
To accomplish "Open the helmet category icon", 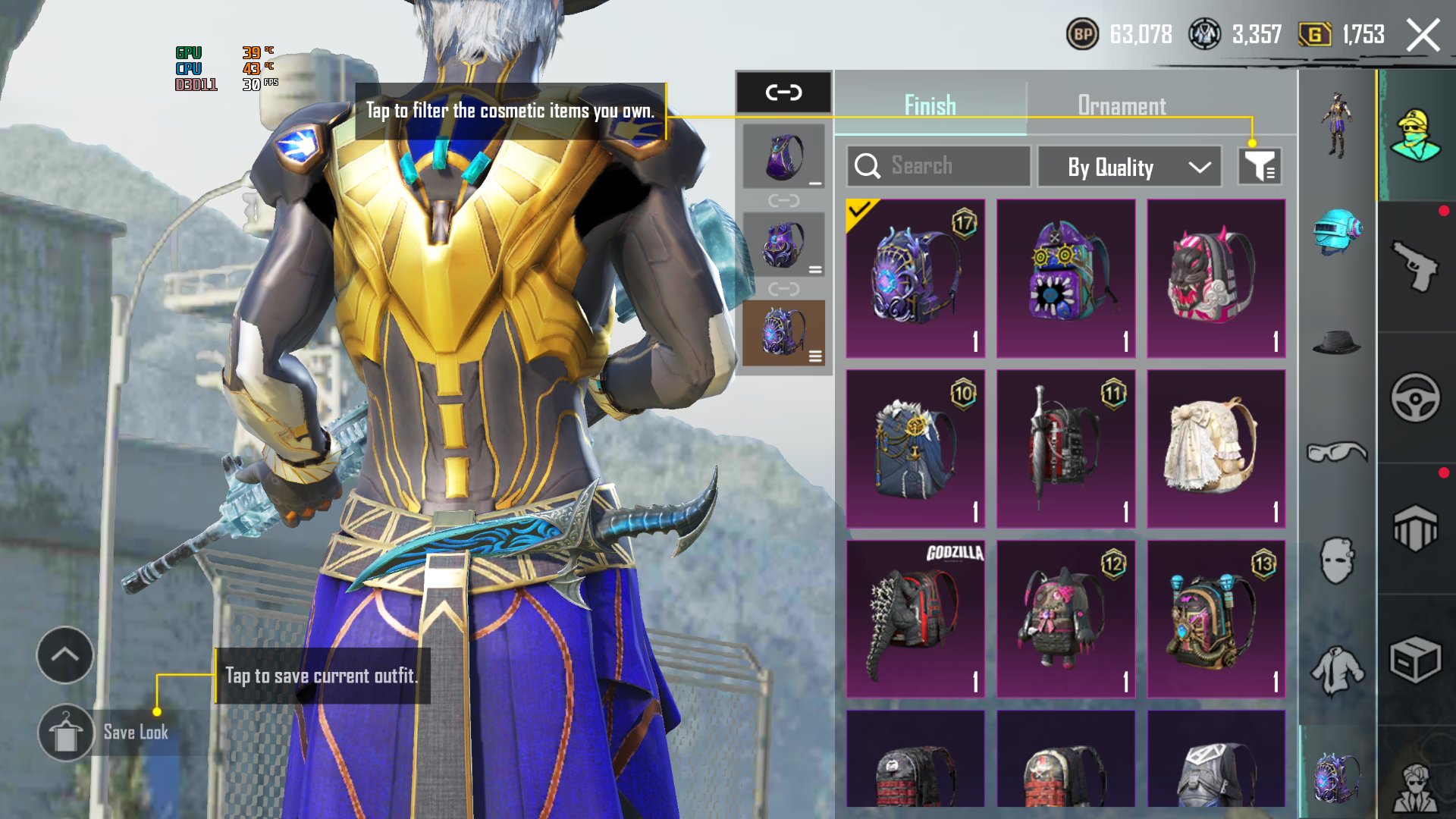I will point(1337,231).
